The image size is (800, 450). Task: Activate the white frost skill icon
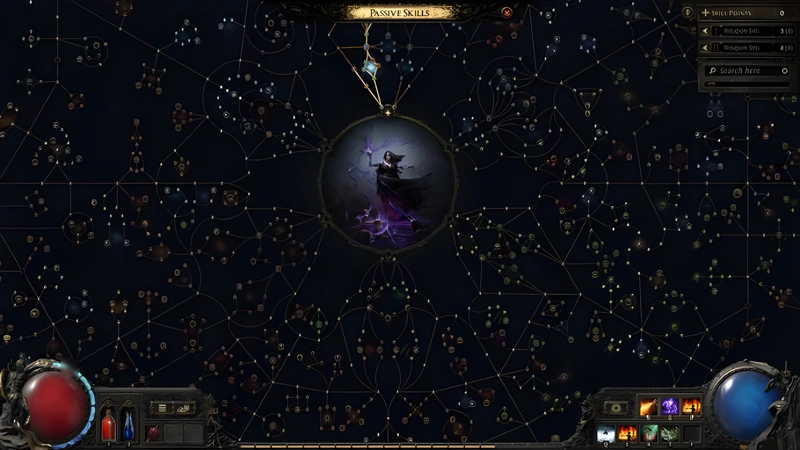pyautogui.click(x=605, y=433)
